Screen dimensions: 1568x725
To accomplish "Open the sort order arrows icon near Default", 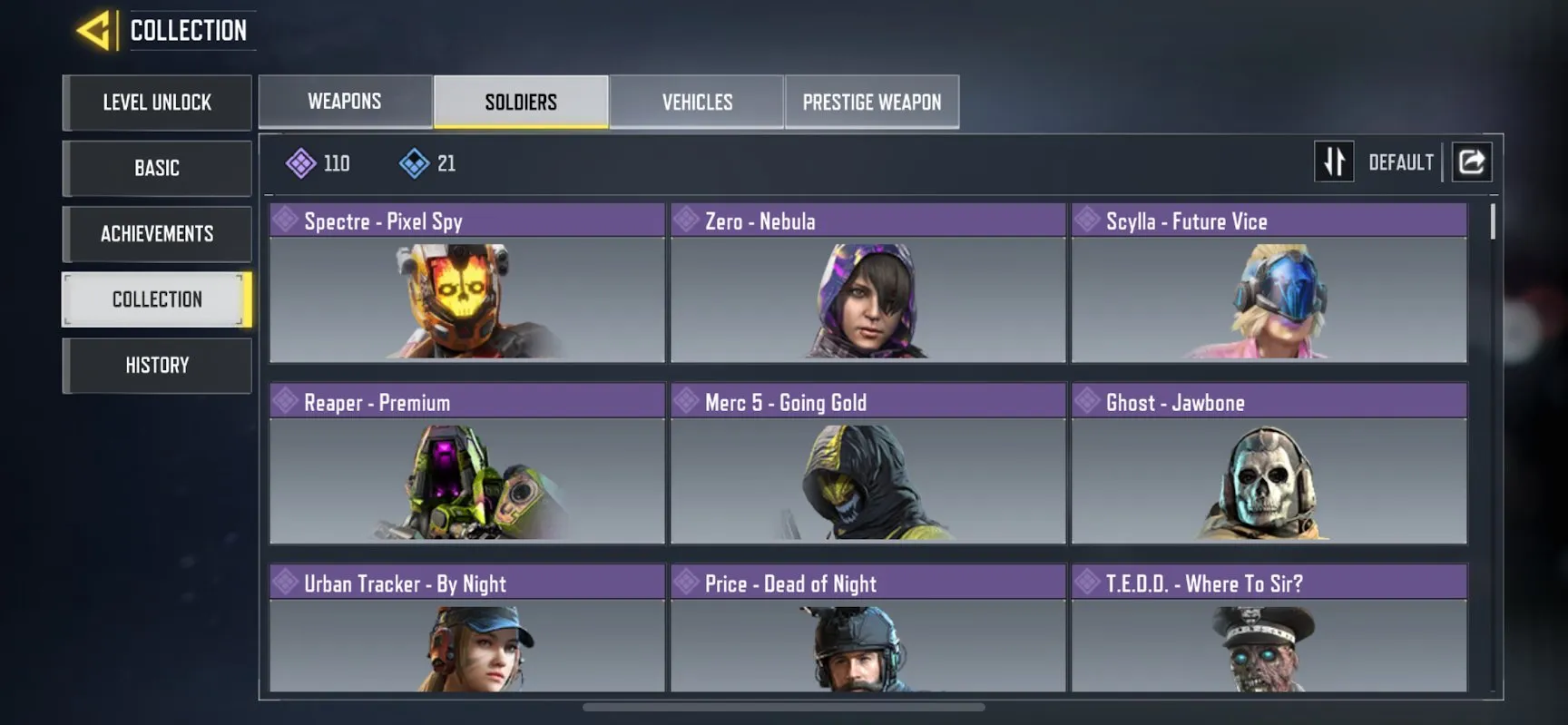I will point(1334,162).
